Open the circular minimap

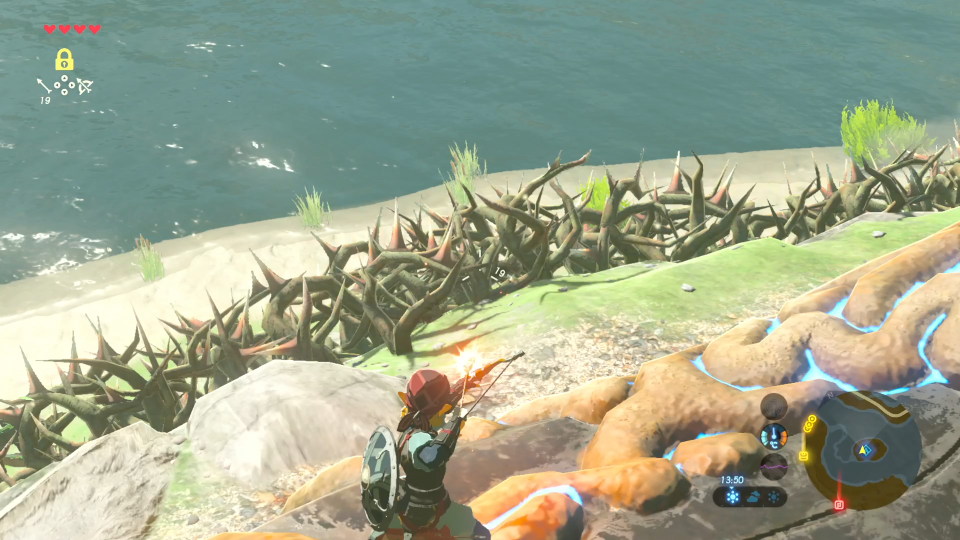pos(863,450)
